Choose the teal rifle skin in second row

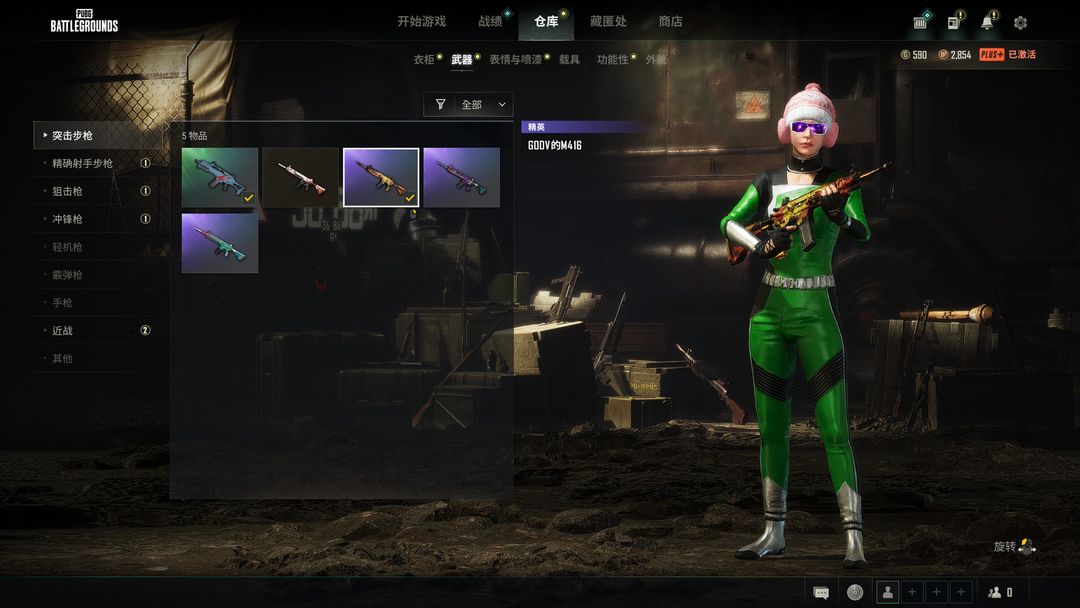220,242
